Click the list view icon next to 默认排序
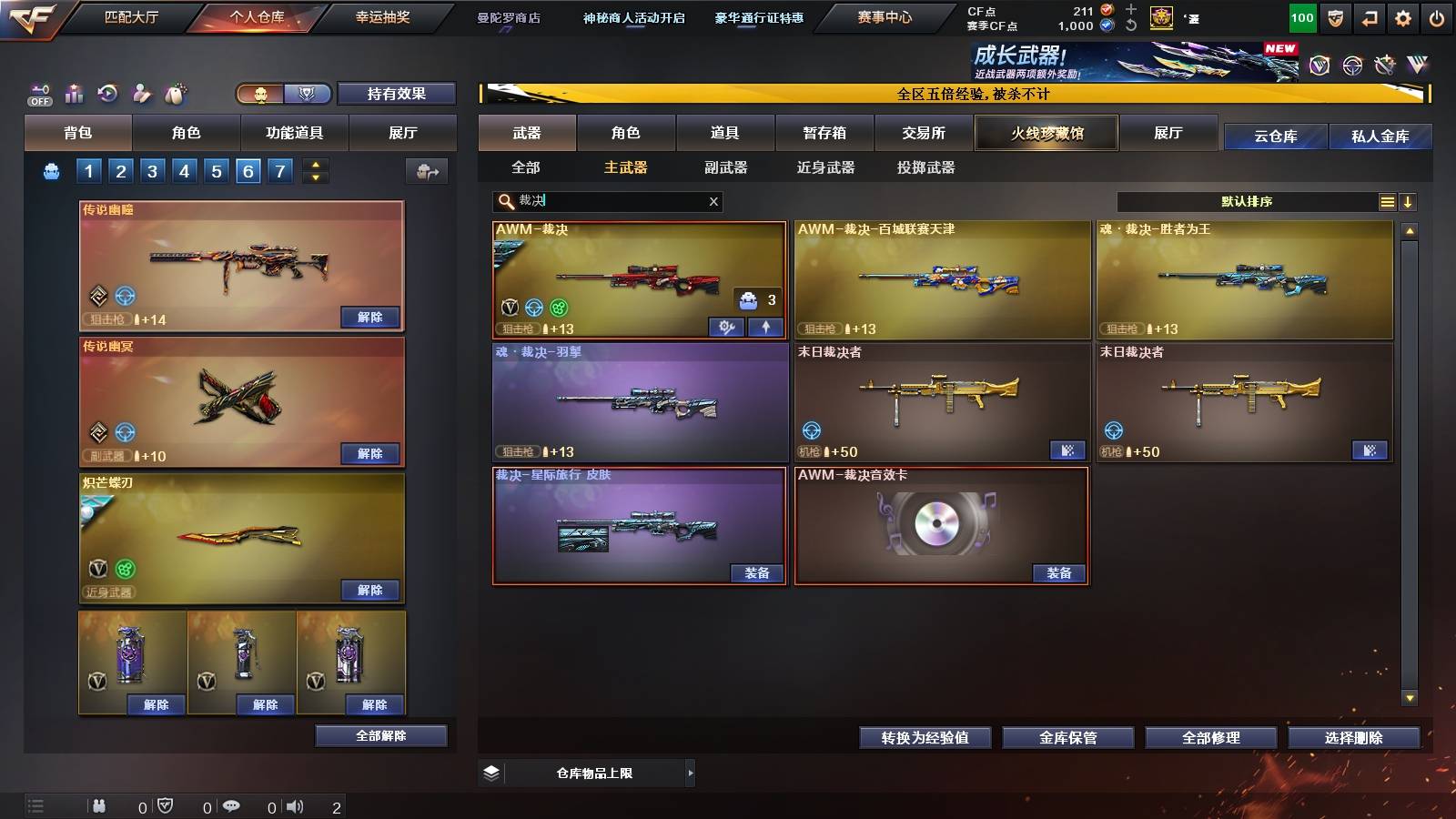This screenshot has height=819, width=1456. [x=1388, y=201]
